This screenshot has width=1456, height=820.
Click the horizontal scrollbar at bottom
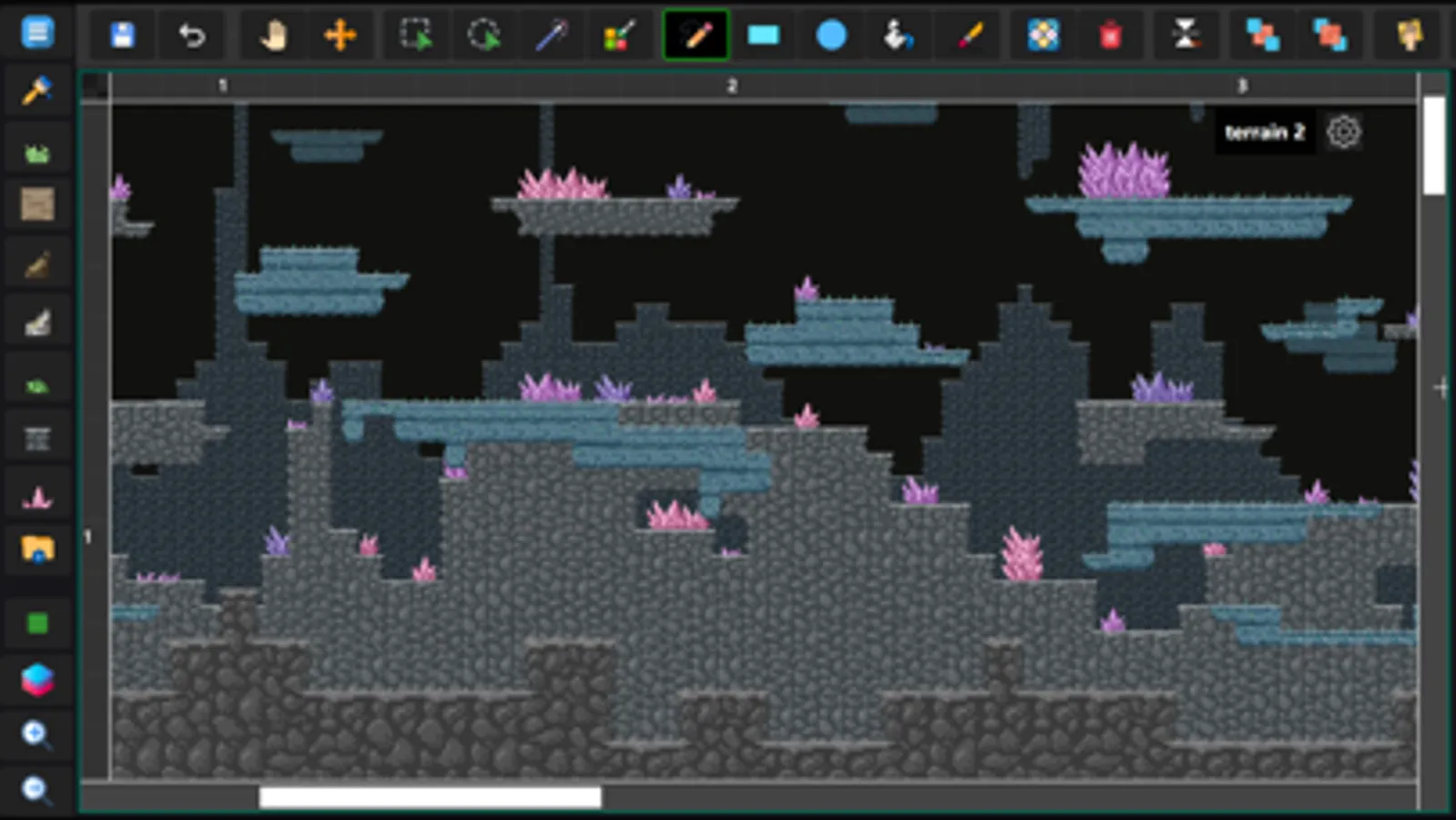[428, 795]
